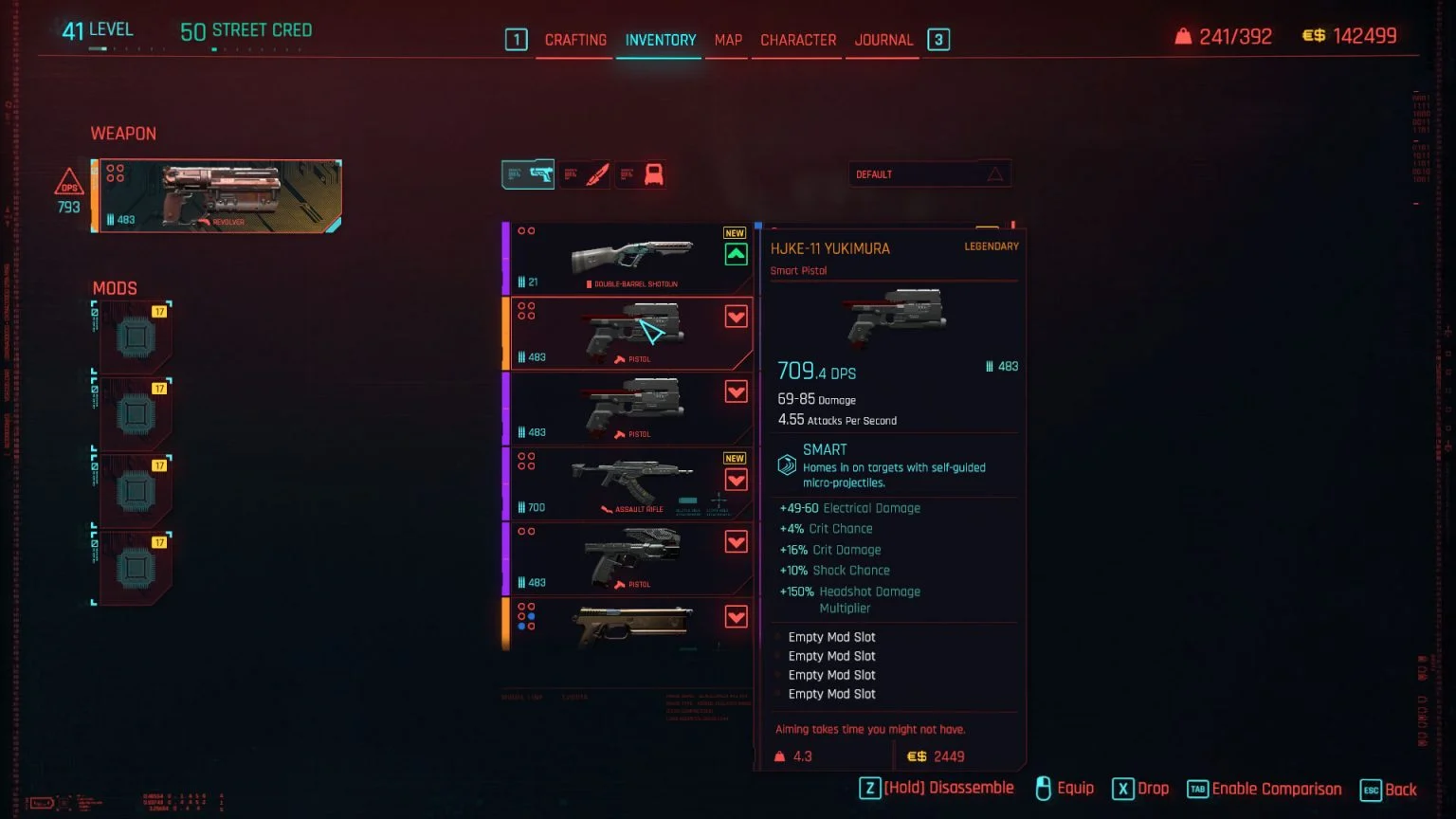Click the Smart weapon type icon in the tooltip
This screenshot has height=819, width=1456.
click(x=785, y=464)
